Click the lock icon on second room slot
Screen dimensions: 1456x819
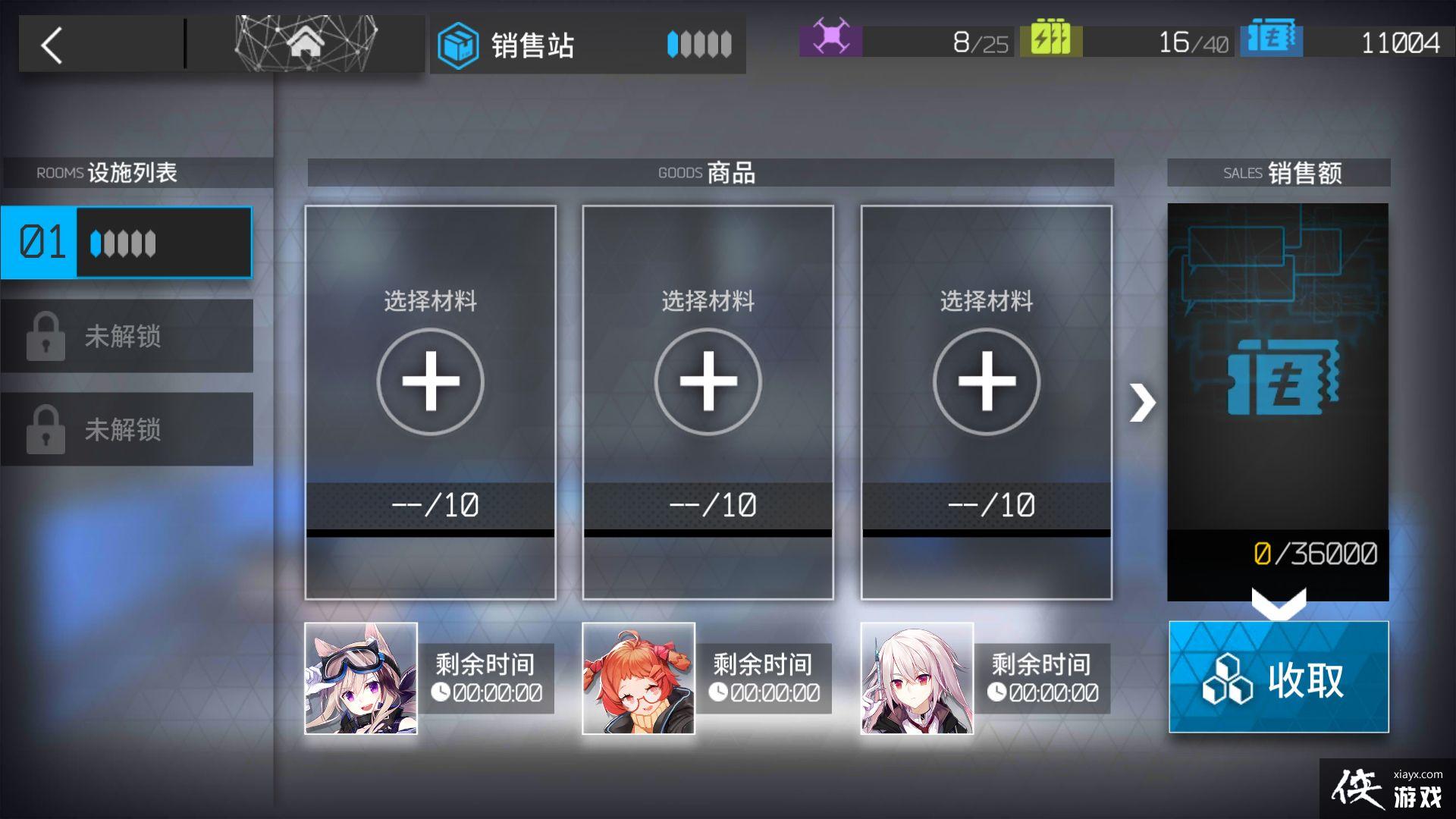point(45,336)
